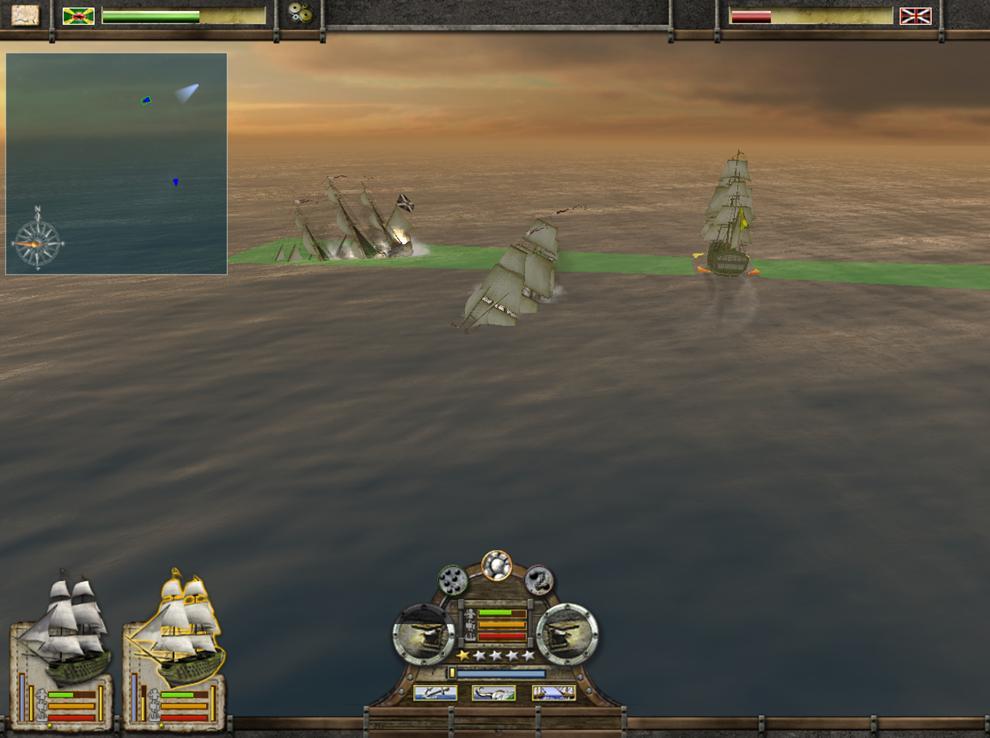The width and height of the screenshot is (990, 738).
Task: Fire the right broadside cannon
Action: [567, 633]
